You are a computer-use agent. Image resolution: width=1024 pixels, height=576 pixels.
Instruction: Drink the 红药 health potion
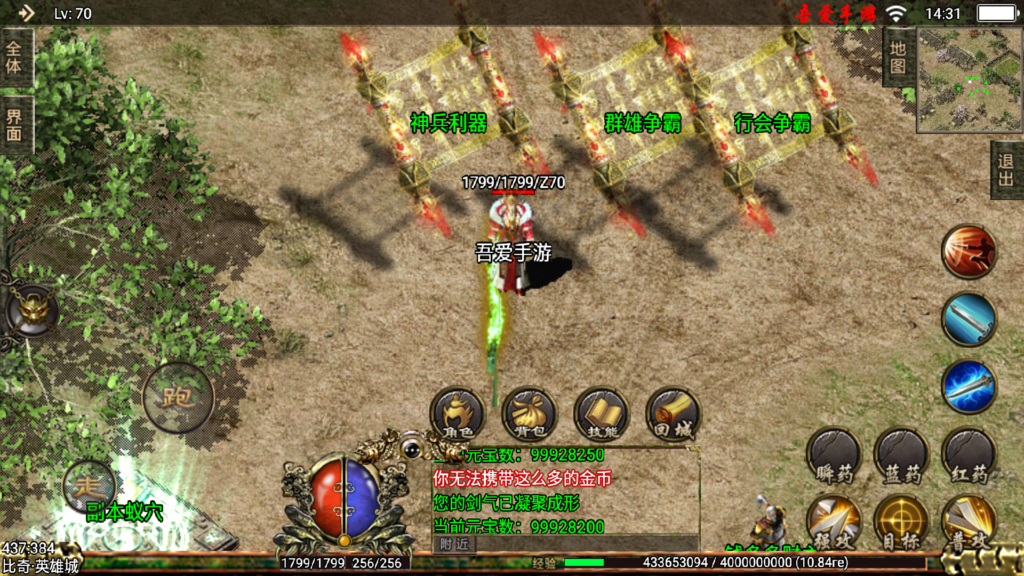[x=968, y=455]
